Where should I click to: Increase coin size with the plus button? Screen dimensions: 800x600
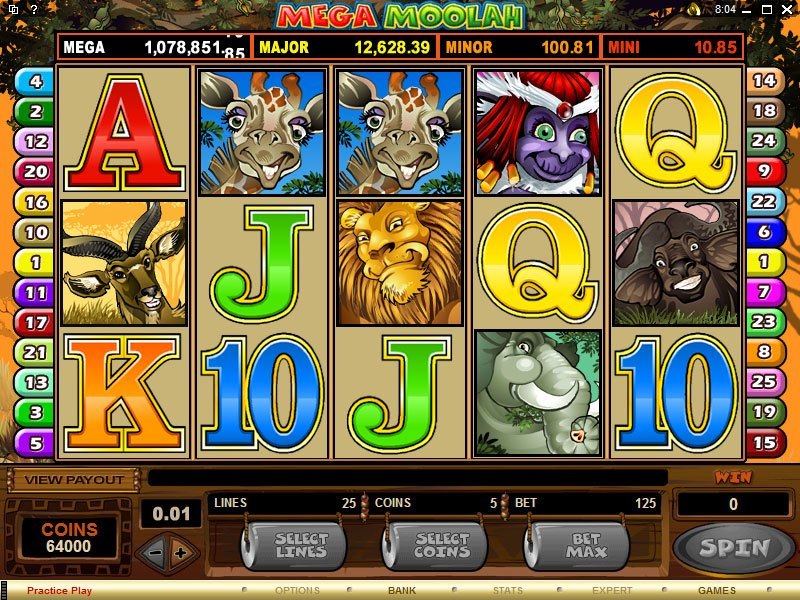point(180,552)
